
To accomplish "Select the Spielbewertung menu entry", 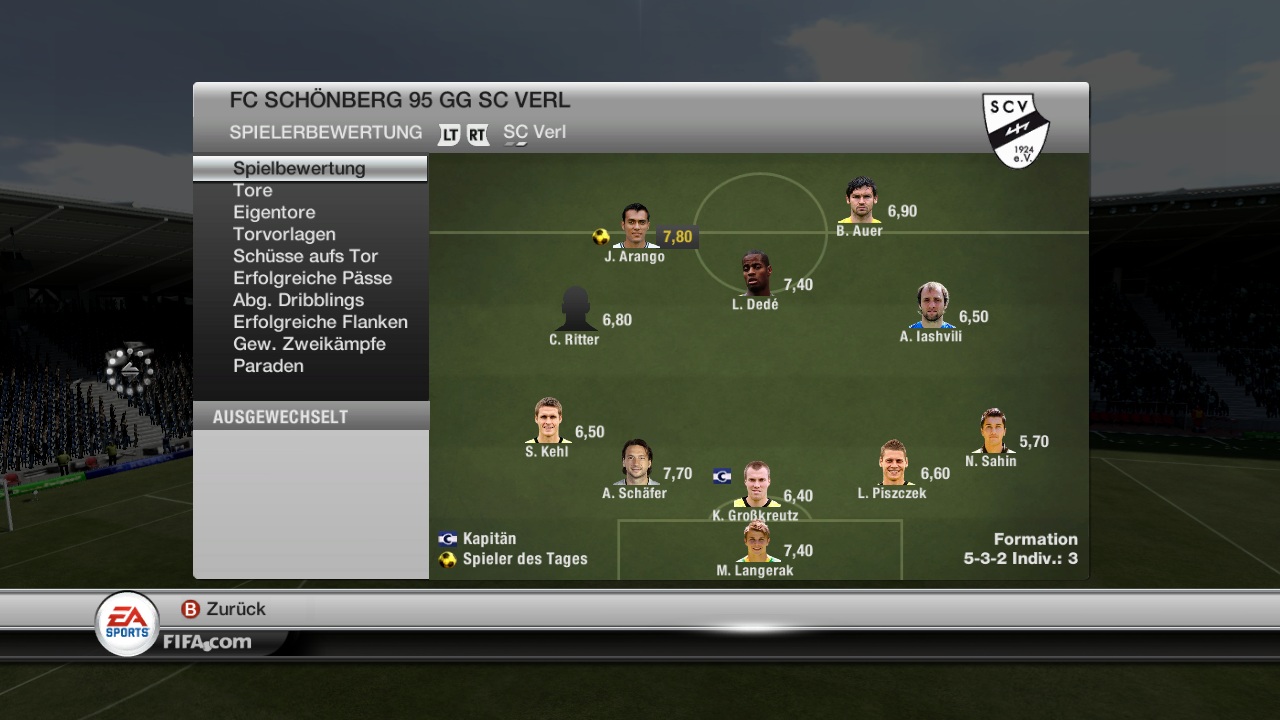I will pos(299,168).
